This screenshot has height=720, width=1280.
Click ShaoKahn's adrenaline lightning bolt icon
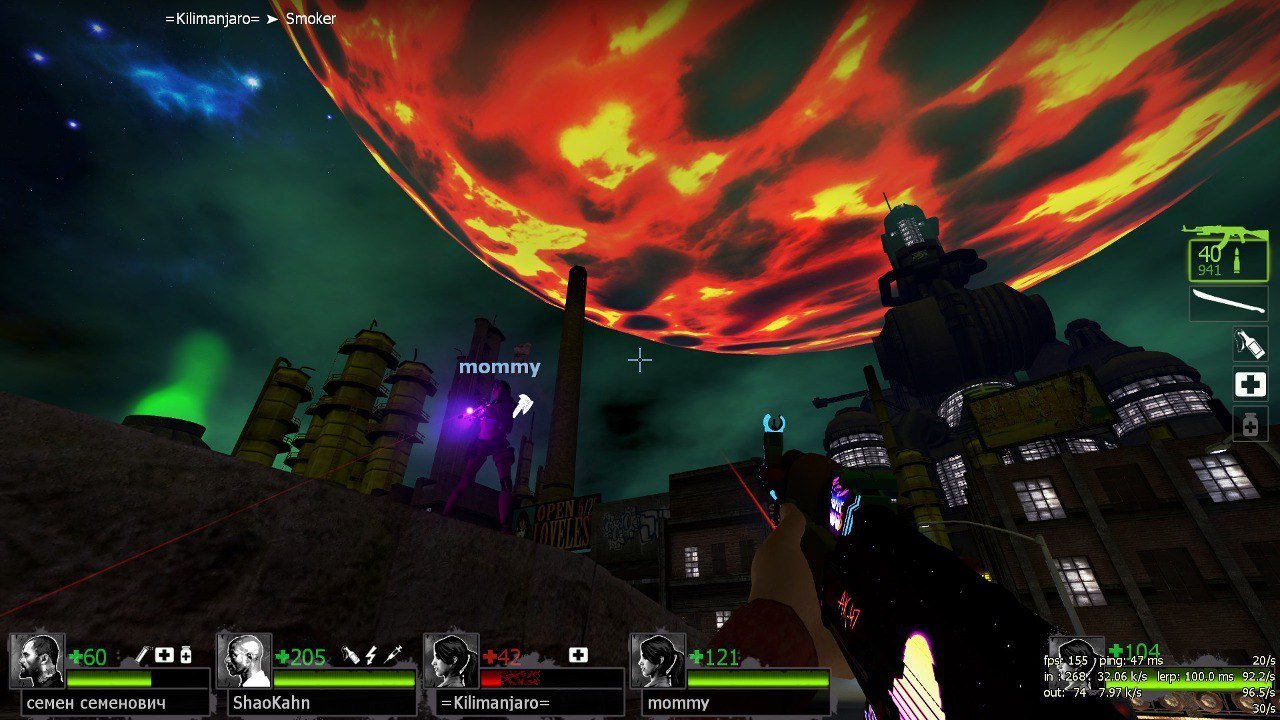click(x=371, y=656)
